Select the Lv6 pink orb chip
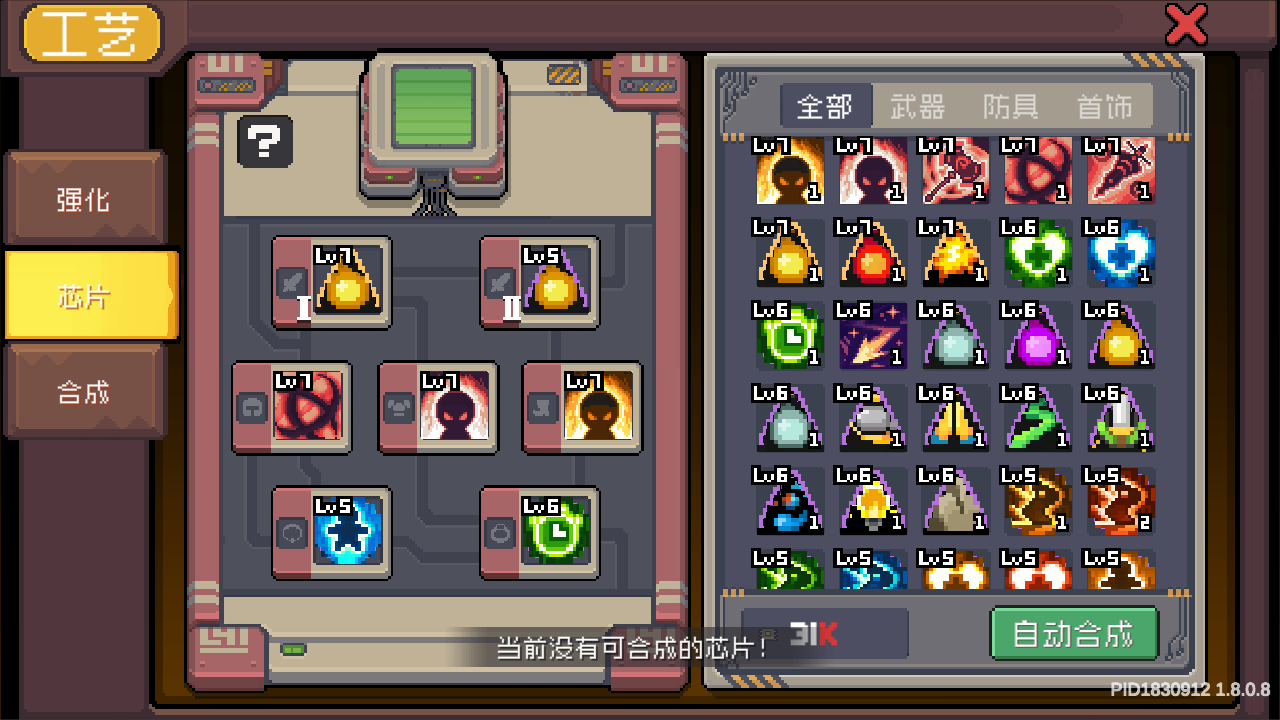Viewport: 1280px width, 720px height. pyautogui.click(x=1037, y=337)
